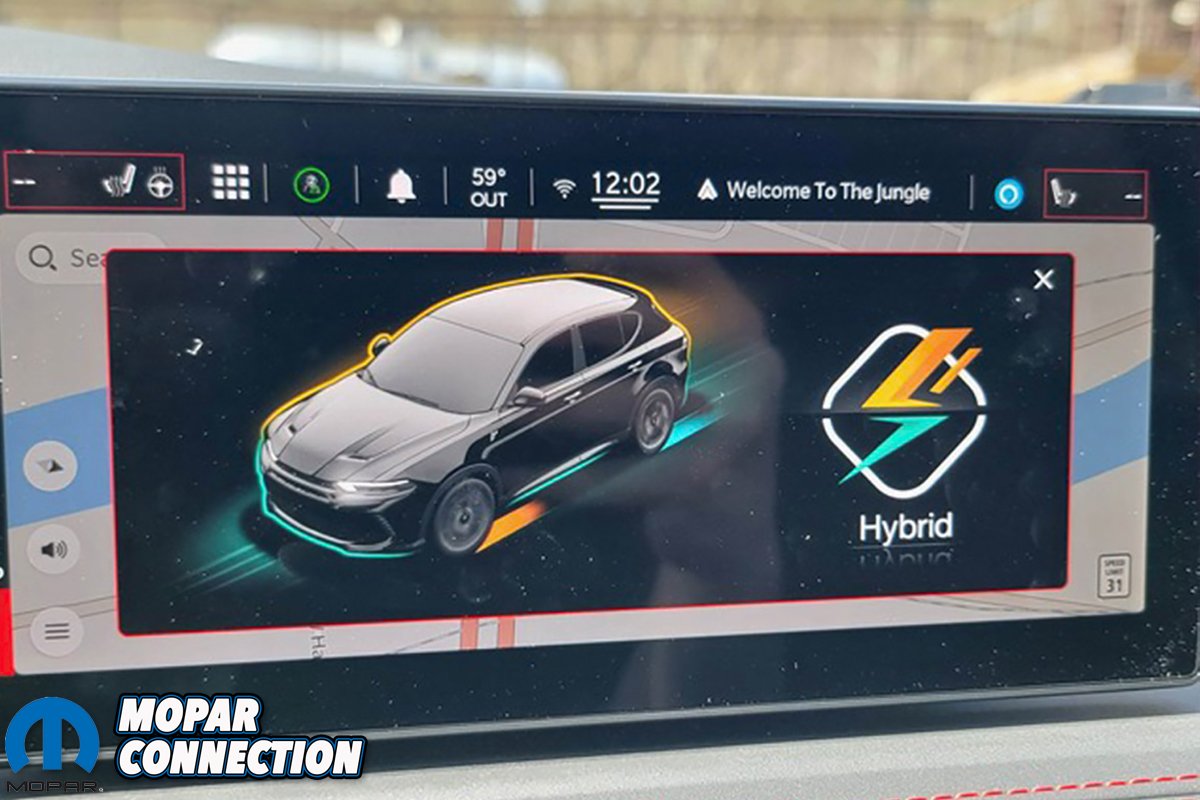
Task: Open the notifications bell
Action: [401, 185]
